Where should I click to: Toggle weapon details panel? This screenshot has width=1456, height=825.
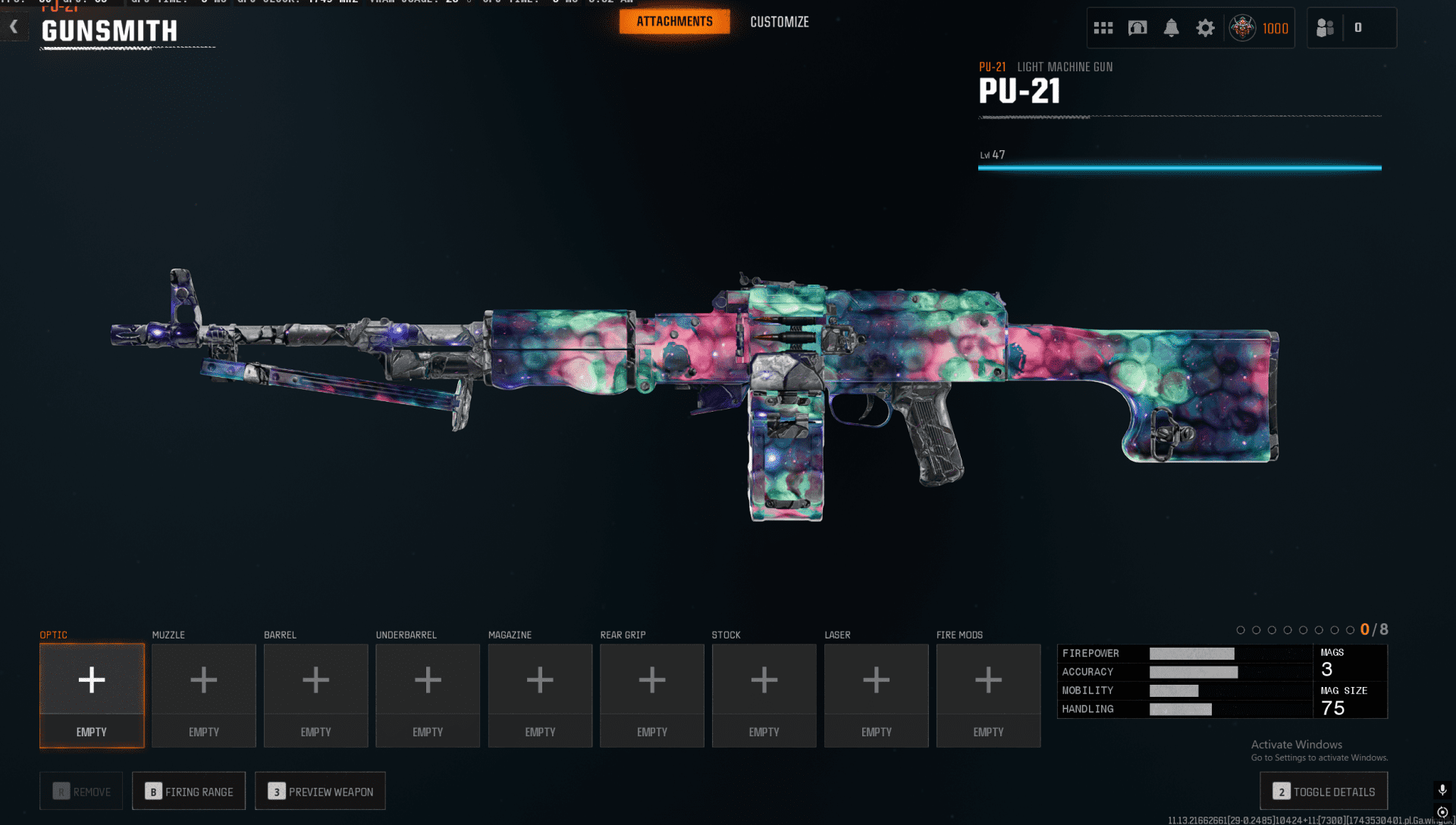pyautogui.click(x=1323, y=791)
